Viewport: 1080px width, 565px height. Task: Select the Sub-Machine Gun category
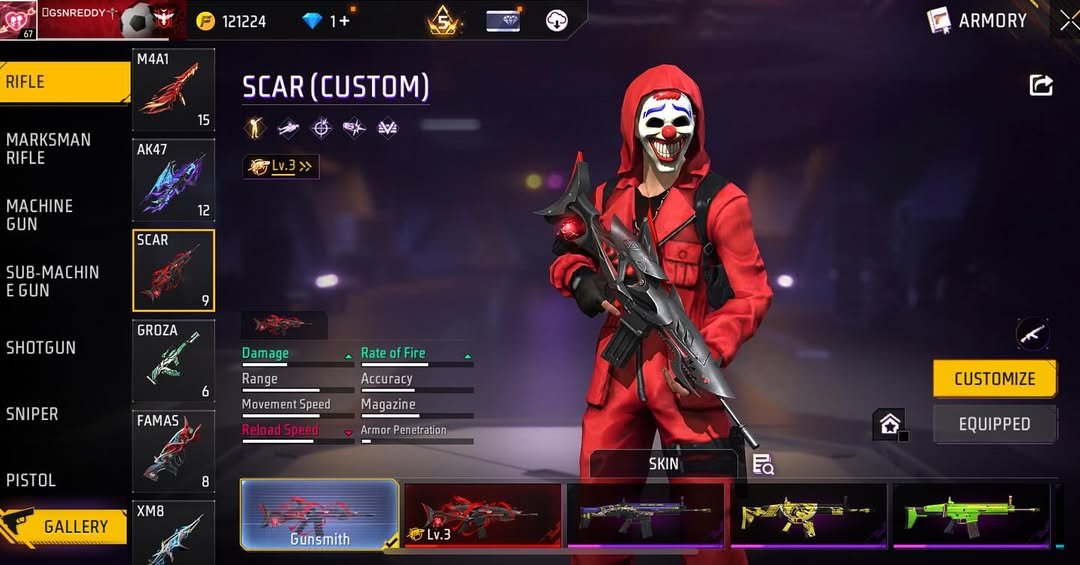coord(52,281)
